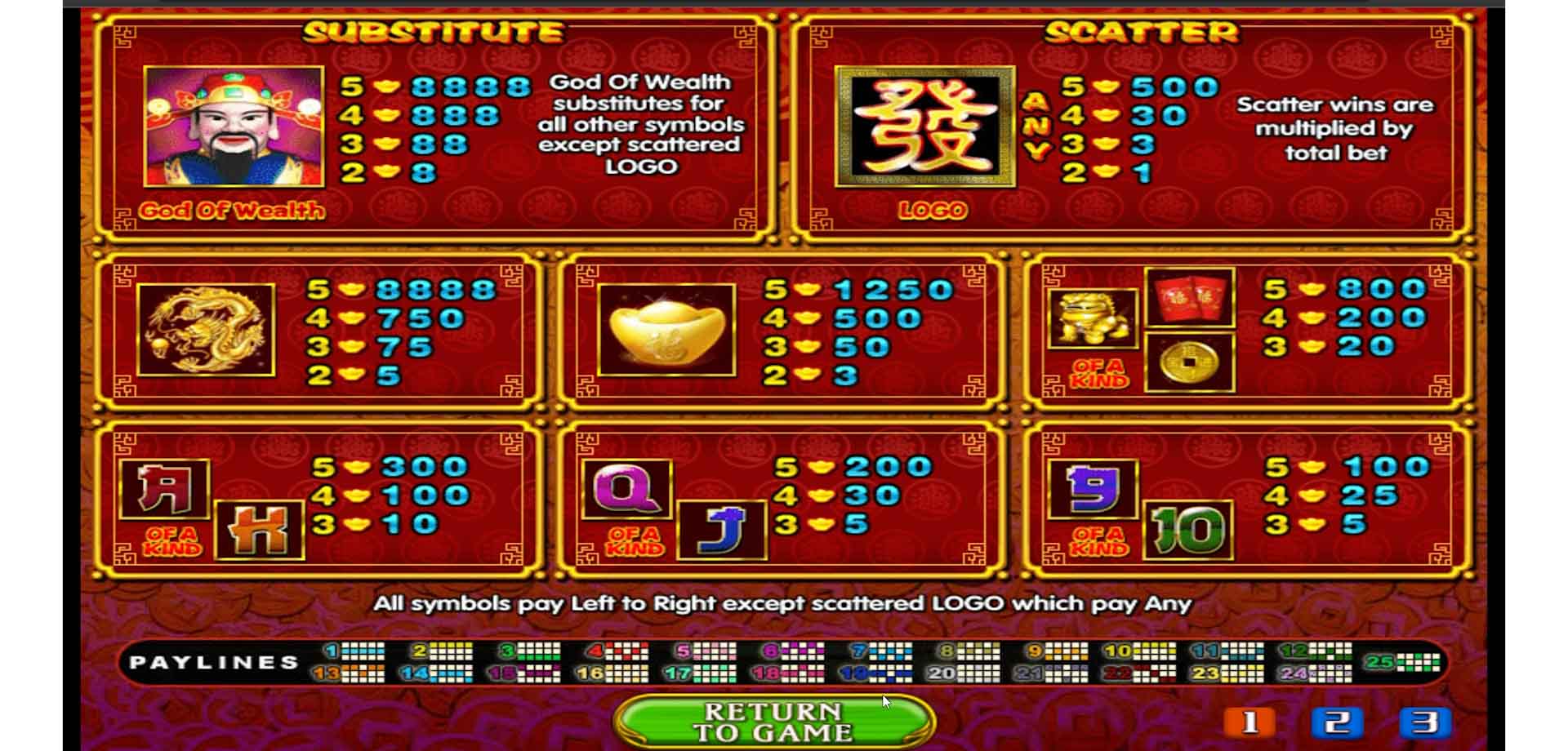Click the scatter LOGO symbol tile
Image resolution: width=1568 pixels, height=751 pixels.
tap(924, 128)
